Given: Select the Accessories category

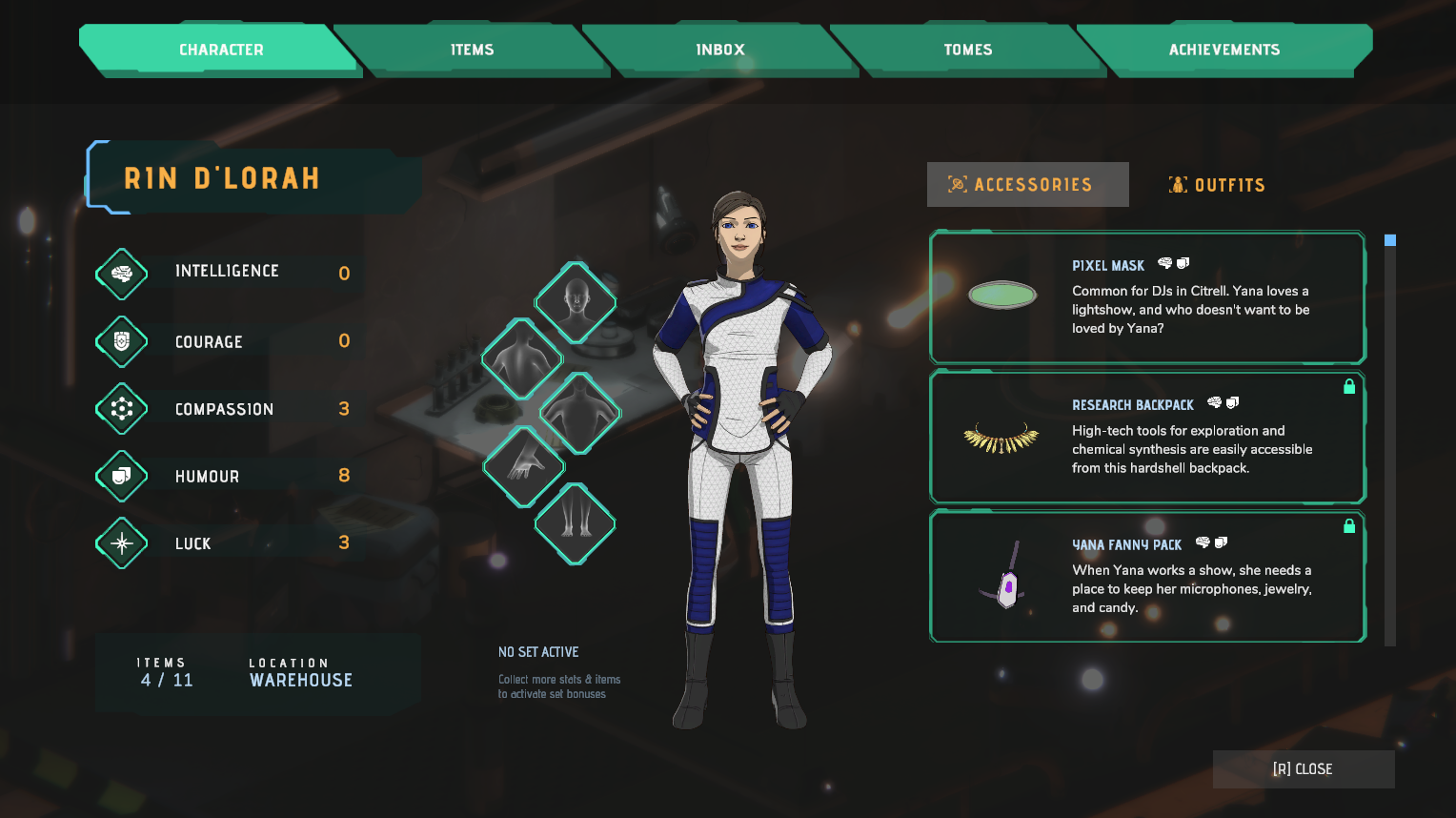Looking at the screenshot, I should pos(1028,185).
